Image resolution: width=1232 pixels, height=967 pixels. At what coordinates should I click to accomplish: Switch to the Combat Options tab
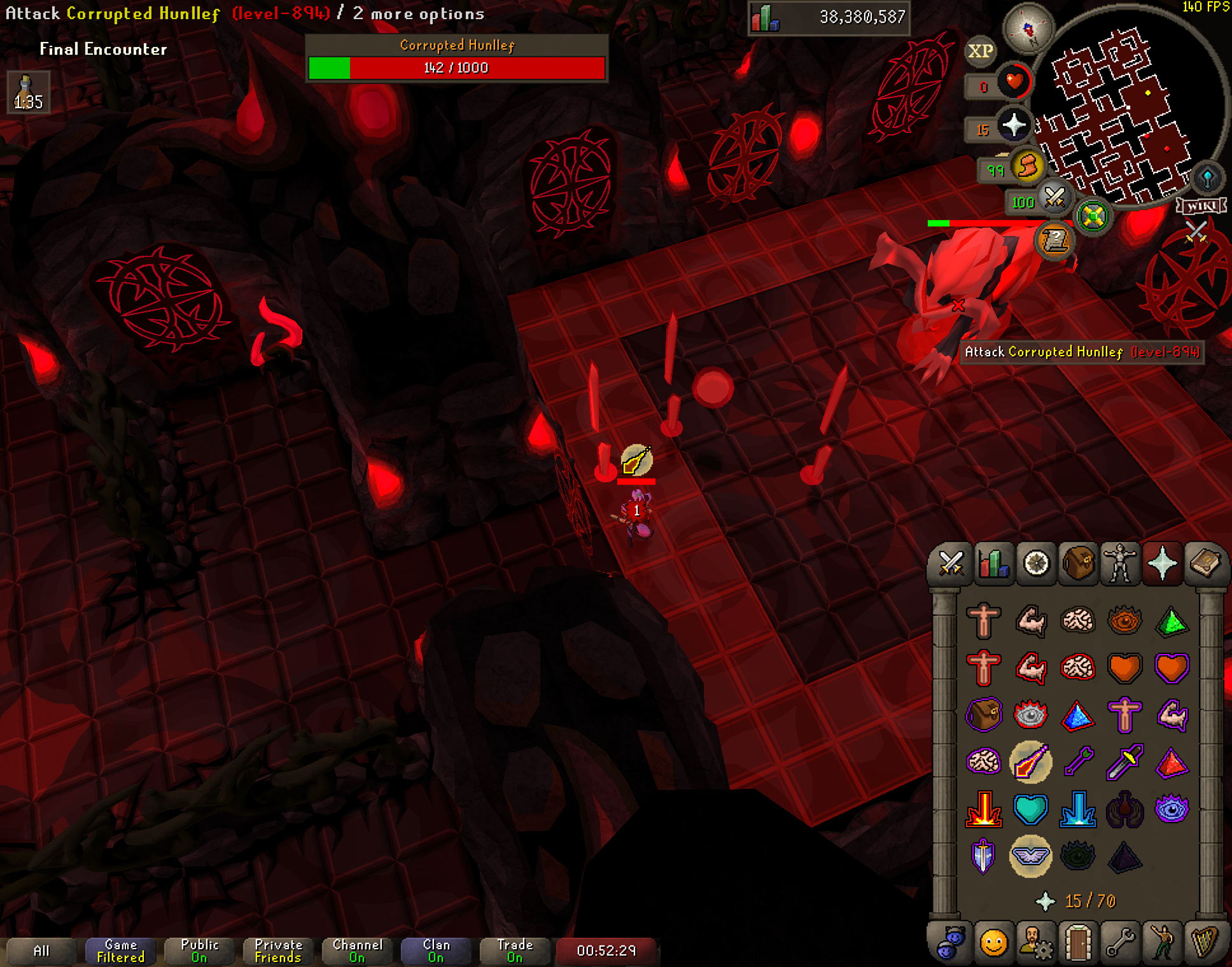tap(951, 563)
